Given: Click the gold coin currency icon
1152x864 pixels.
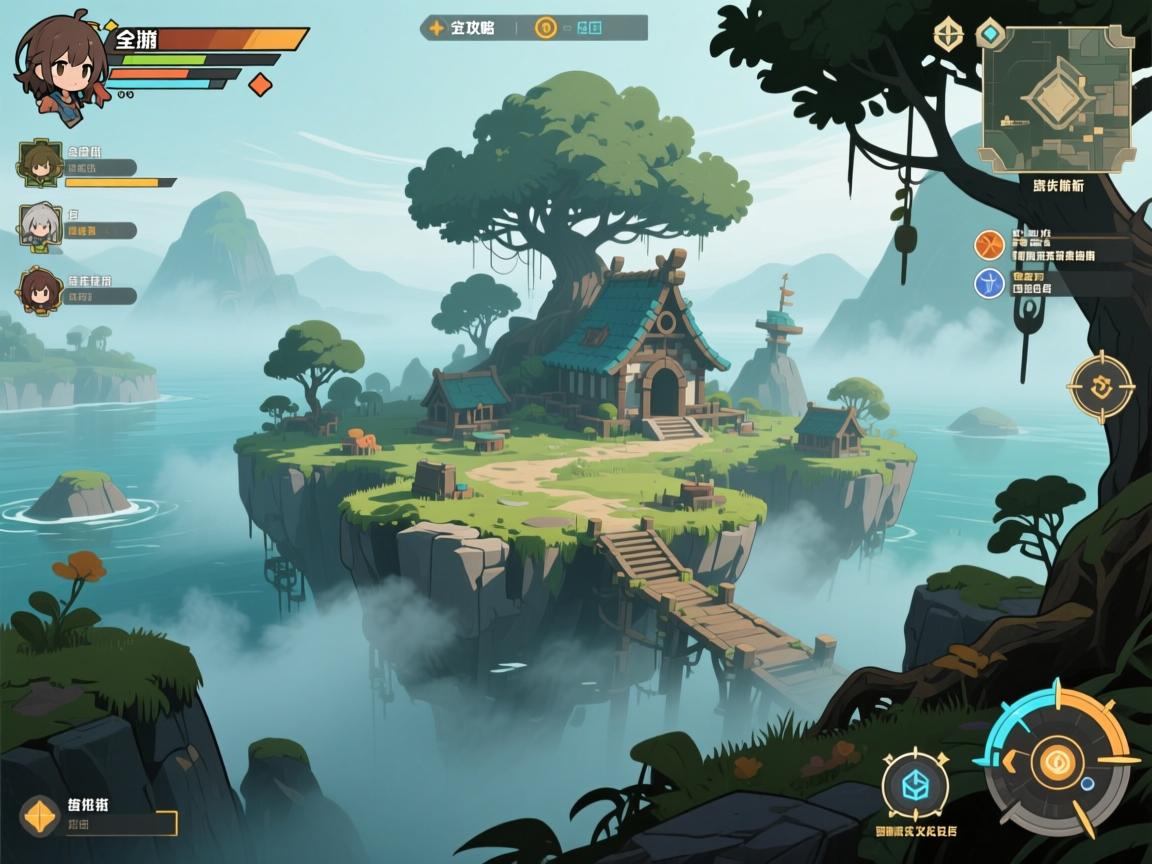Looking at the screenshot, I should click(545, 28).
